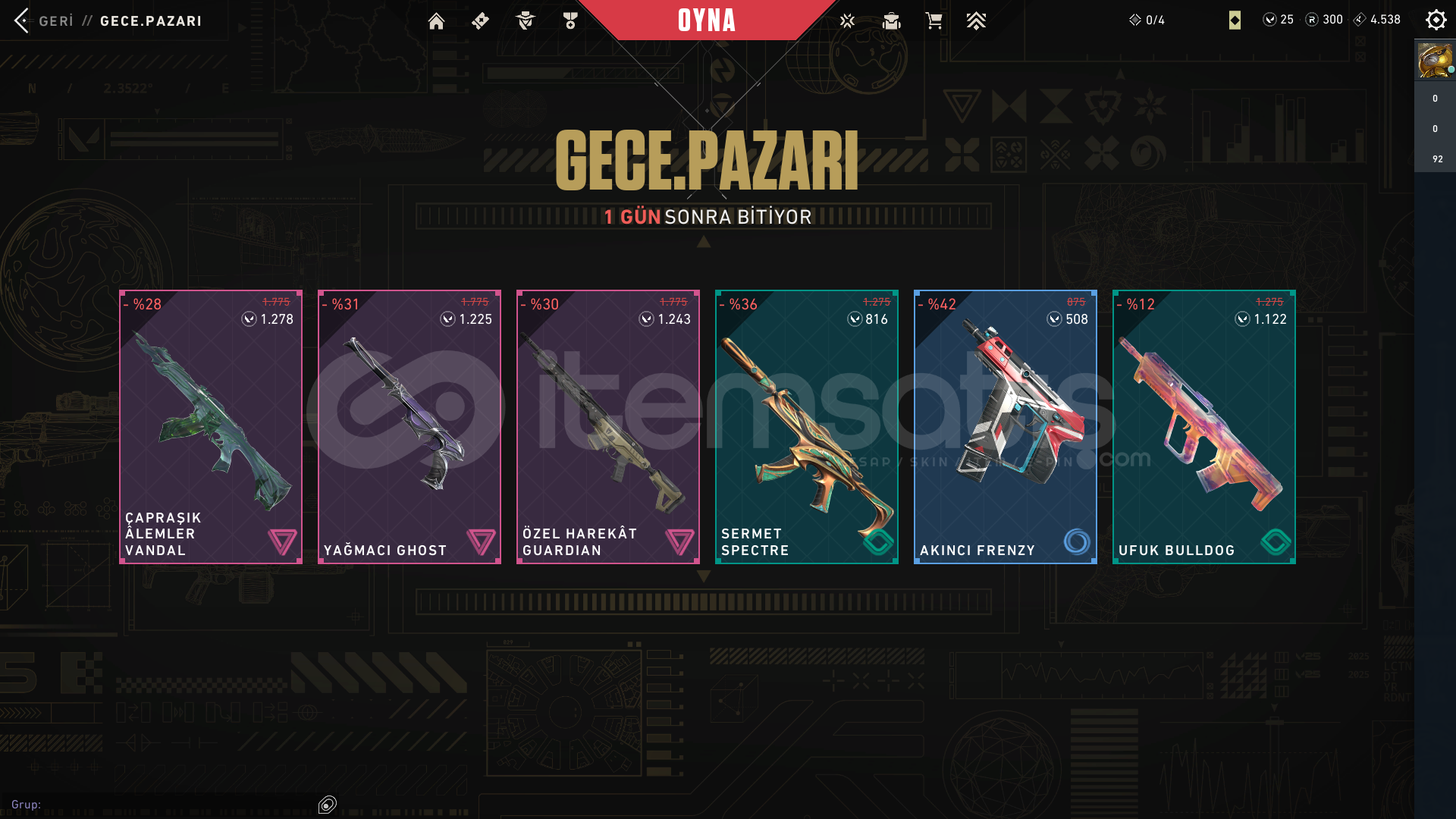The height and width of the screenshot is (819, 1456).
Task: Select the Çapraşık Âlemler Vandal card
Action: pos(211,426)
